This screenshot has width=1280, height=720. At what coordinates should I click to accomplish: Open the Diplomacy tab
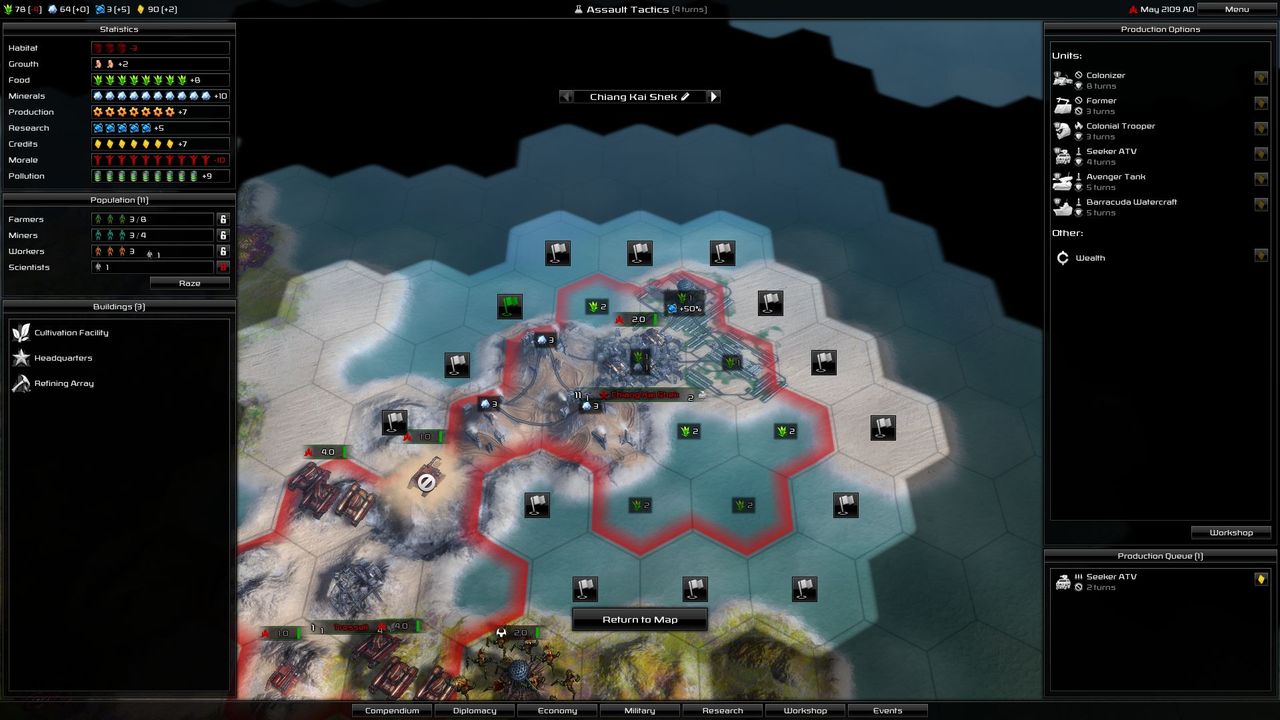pos(474,710)
